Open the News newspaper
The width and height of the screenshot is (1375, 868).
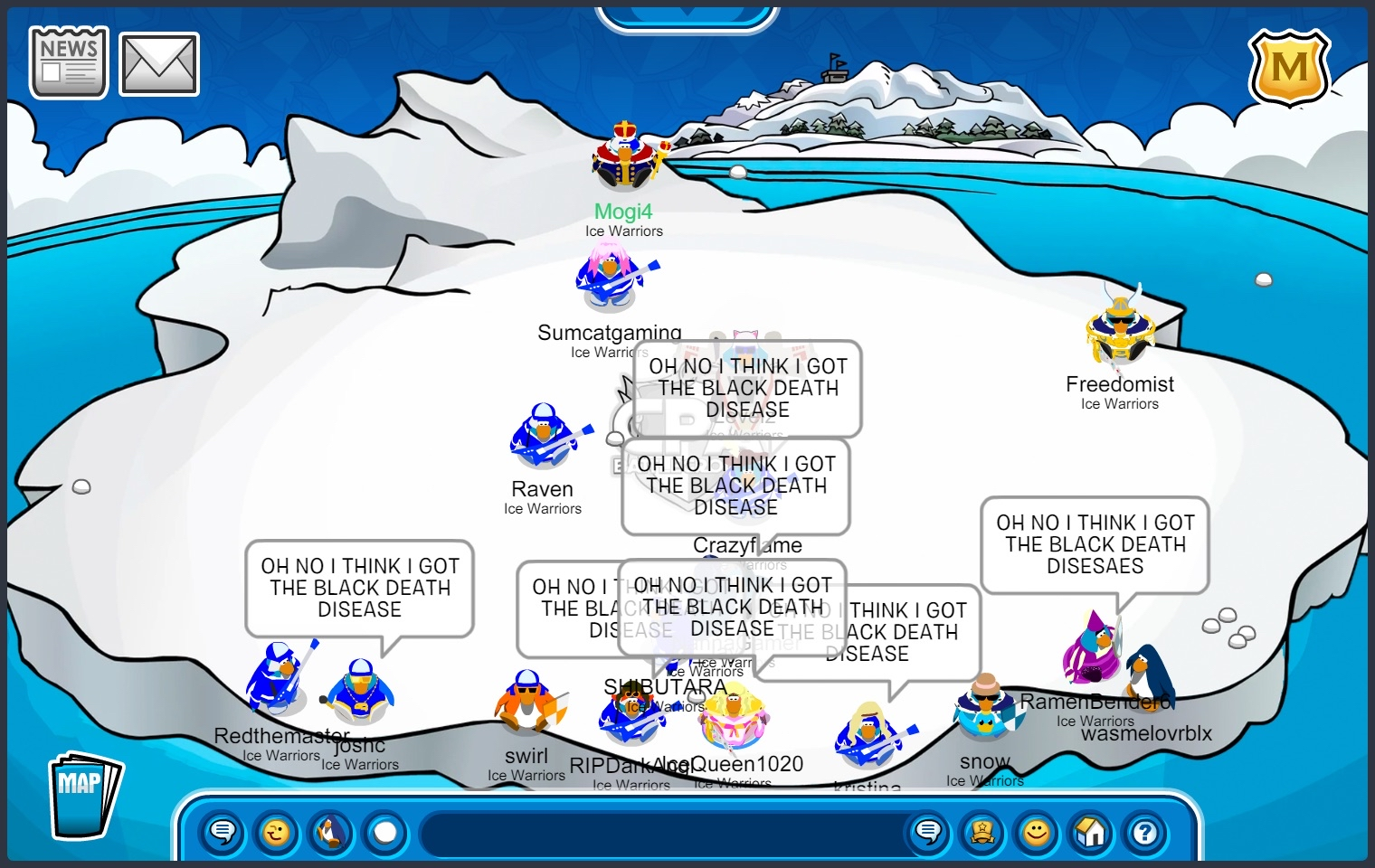69,62
